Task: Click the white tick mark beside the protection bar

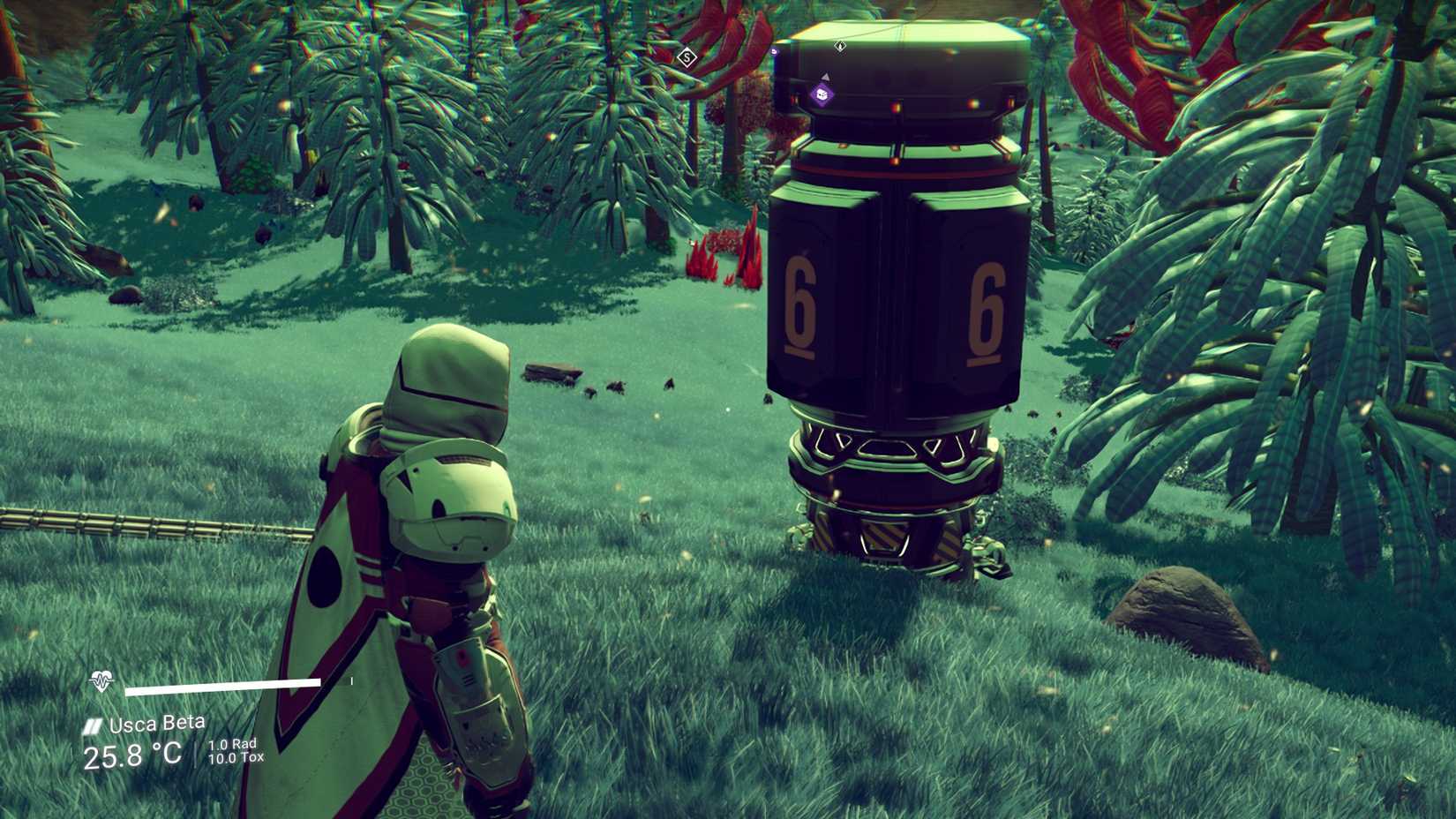Action: (x=351, y=680)
